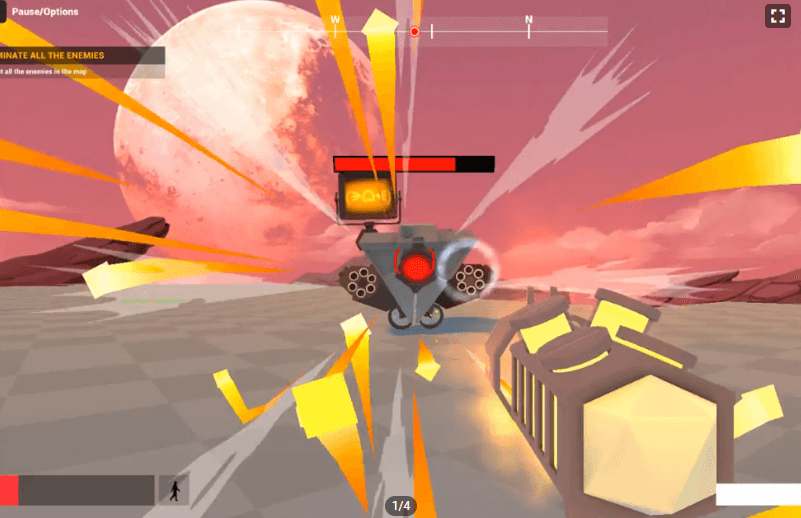The width and height of the screenshot is (801, 518).
Task: Toggle fullscreen with the corner icon
Action: point(777,15)
